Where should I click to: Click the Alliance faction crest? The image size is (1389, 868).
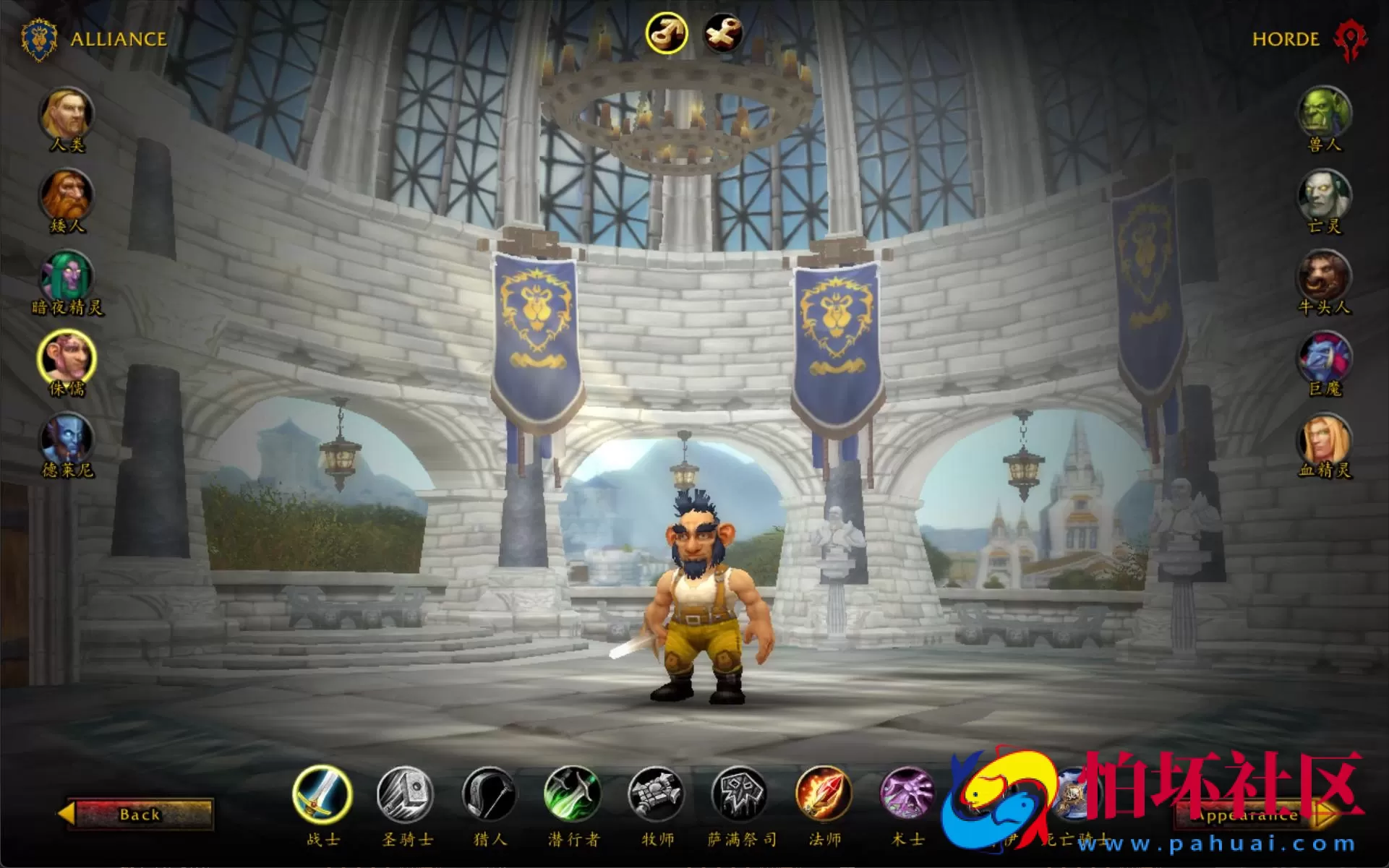[x=38, y=39]
